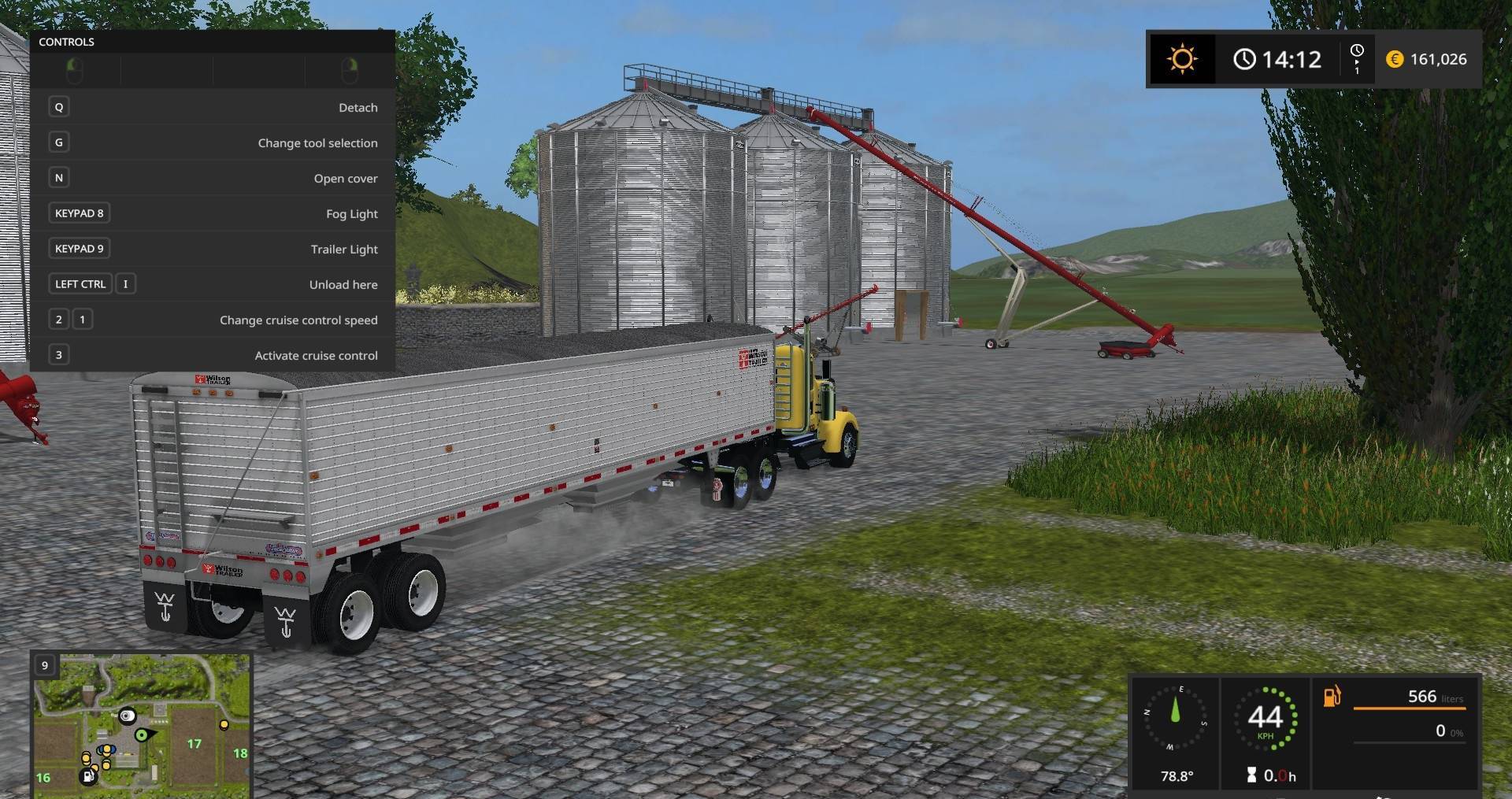Expand field 9 marker above the minimap
The width and height of the screenshot is (1512, 799).
click(x=43, y=665)
